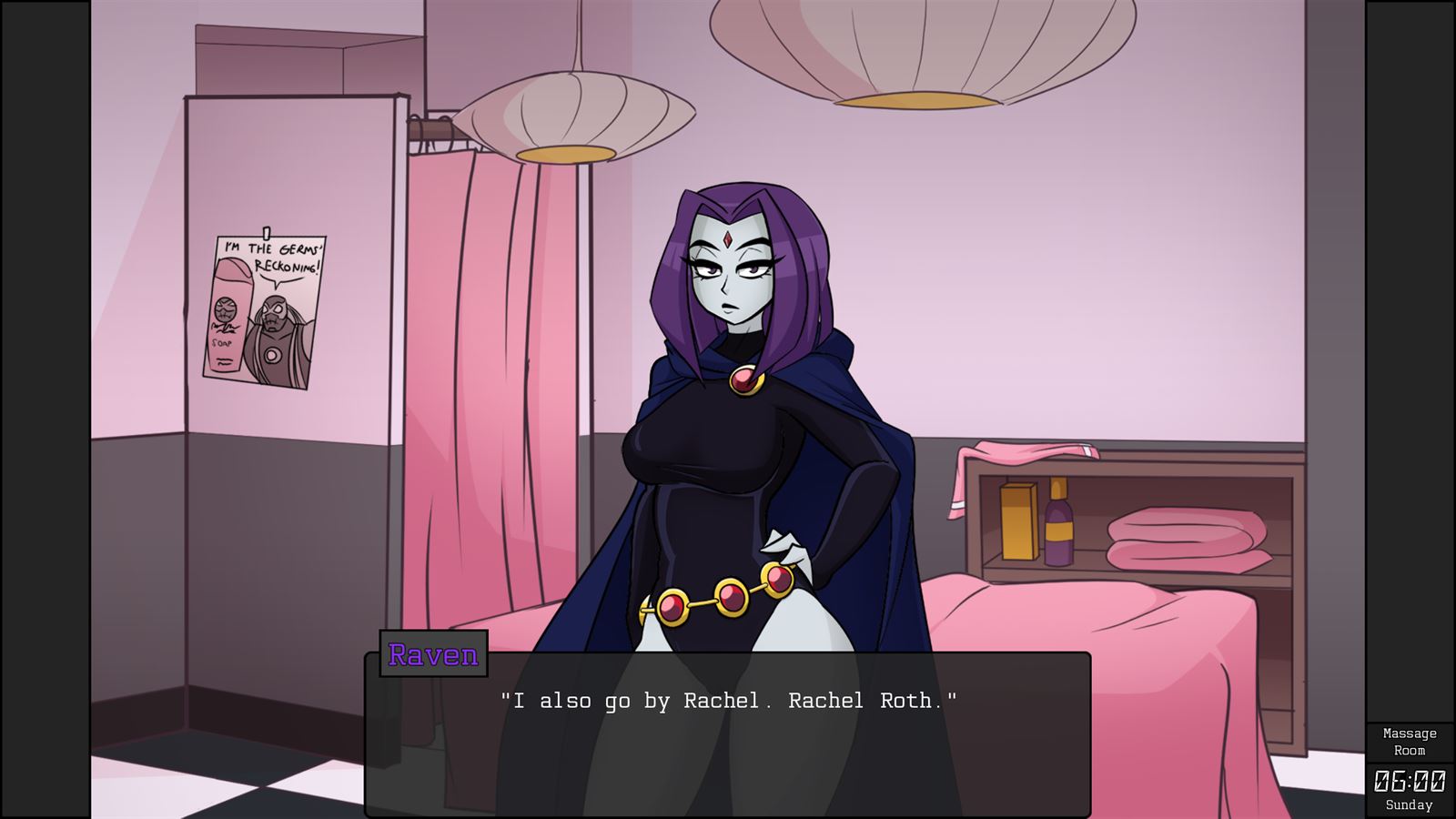1456x819 pixels.
Task: Click the orange box on the shelf
Action: [1019, 520]
